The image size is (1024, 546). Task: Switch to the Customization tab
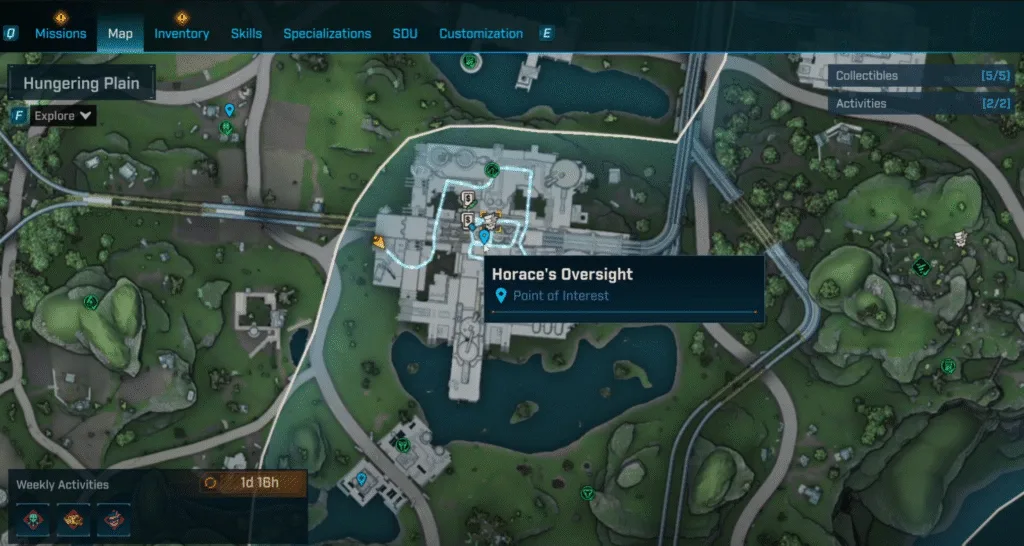(x=481, y=33)
